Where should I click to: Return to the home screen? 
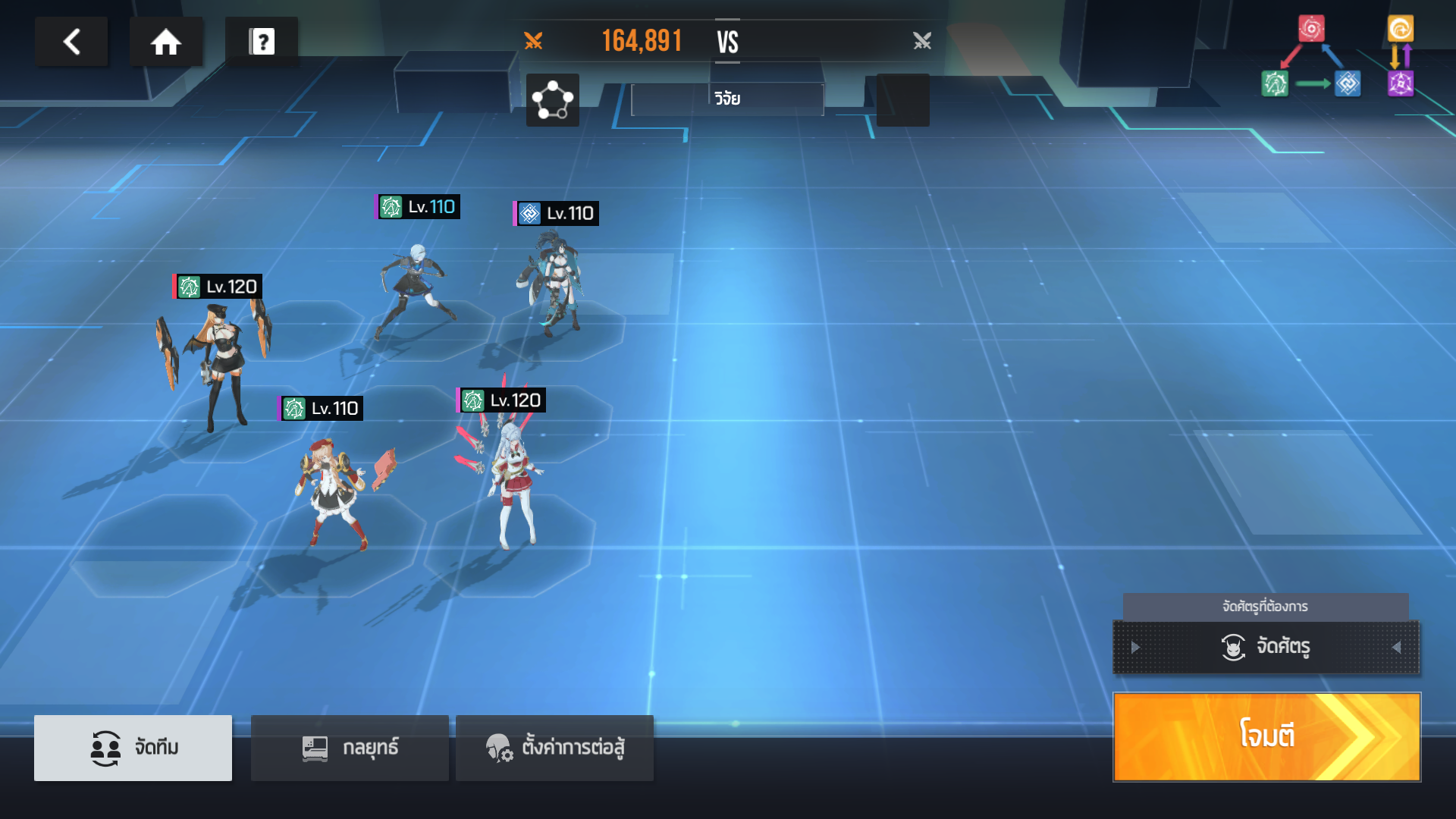165,42
